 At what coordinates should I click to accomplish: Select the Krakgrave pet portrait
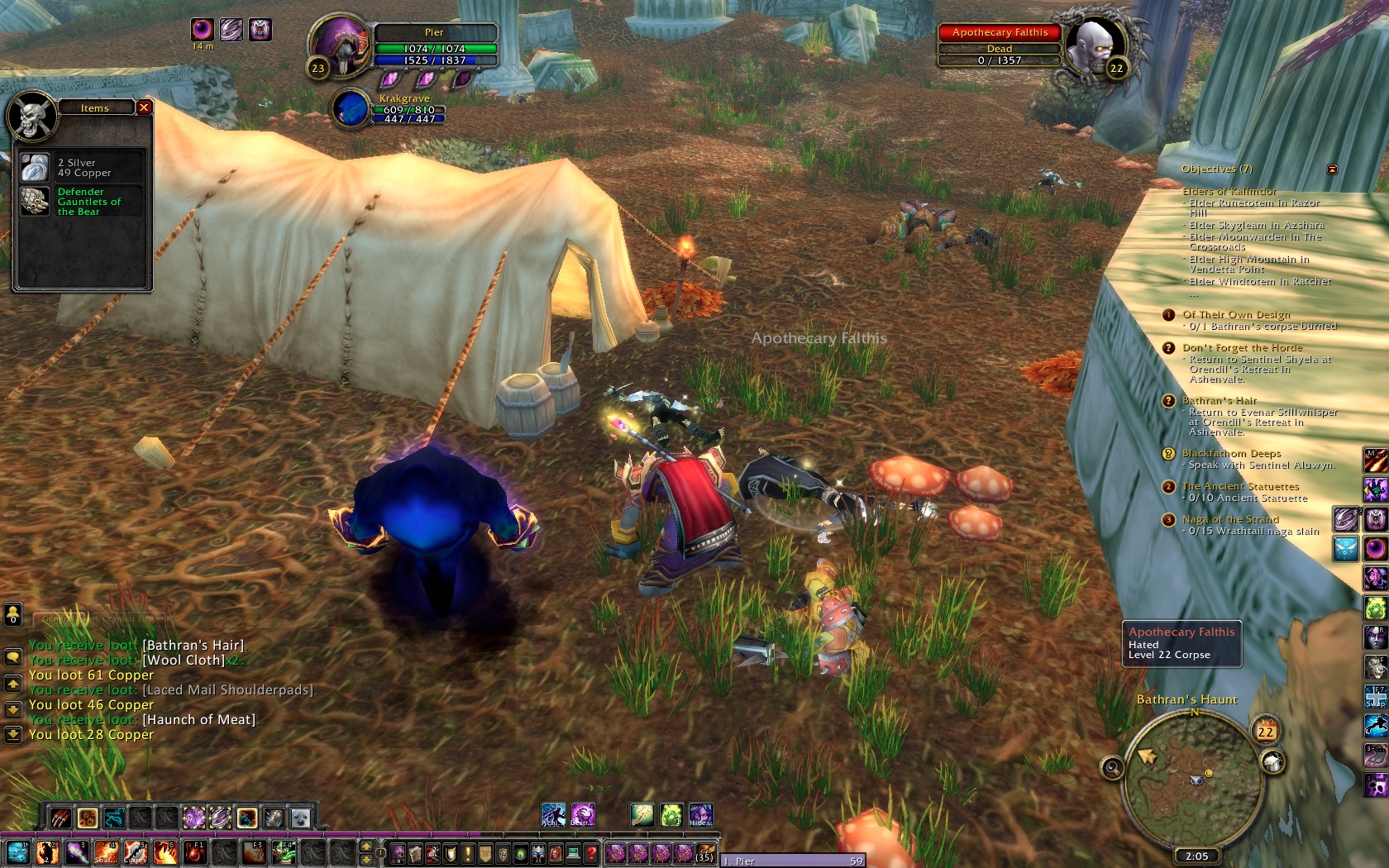pos(351,109)
